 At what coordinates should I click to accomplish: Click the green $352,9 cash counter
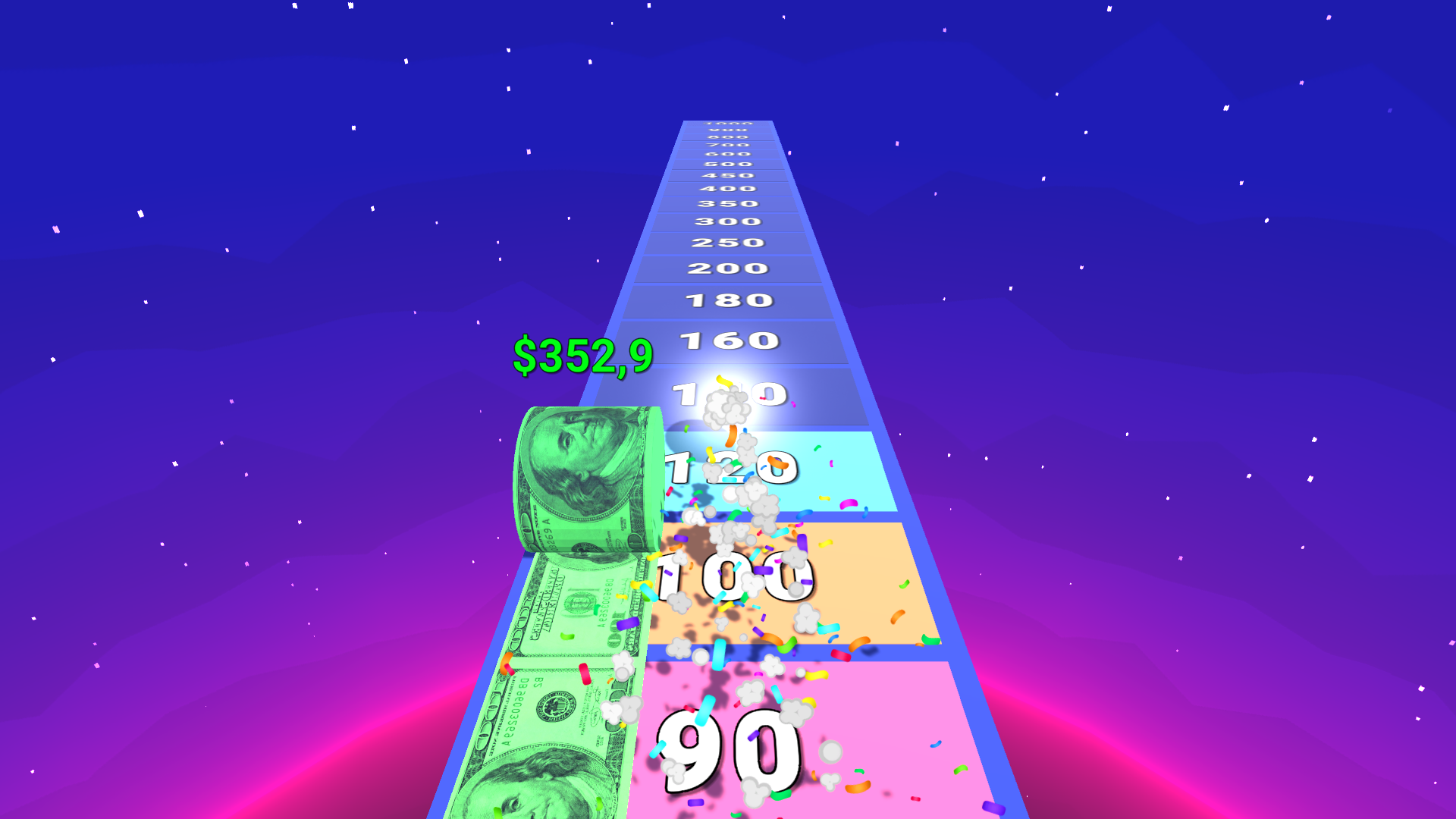(x=582, y=355)
